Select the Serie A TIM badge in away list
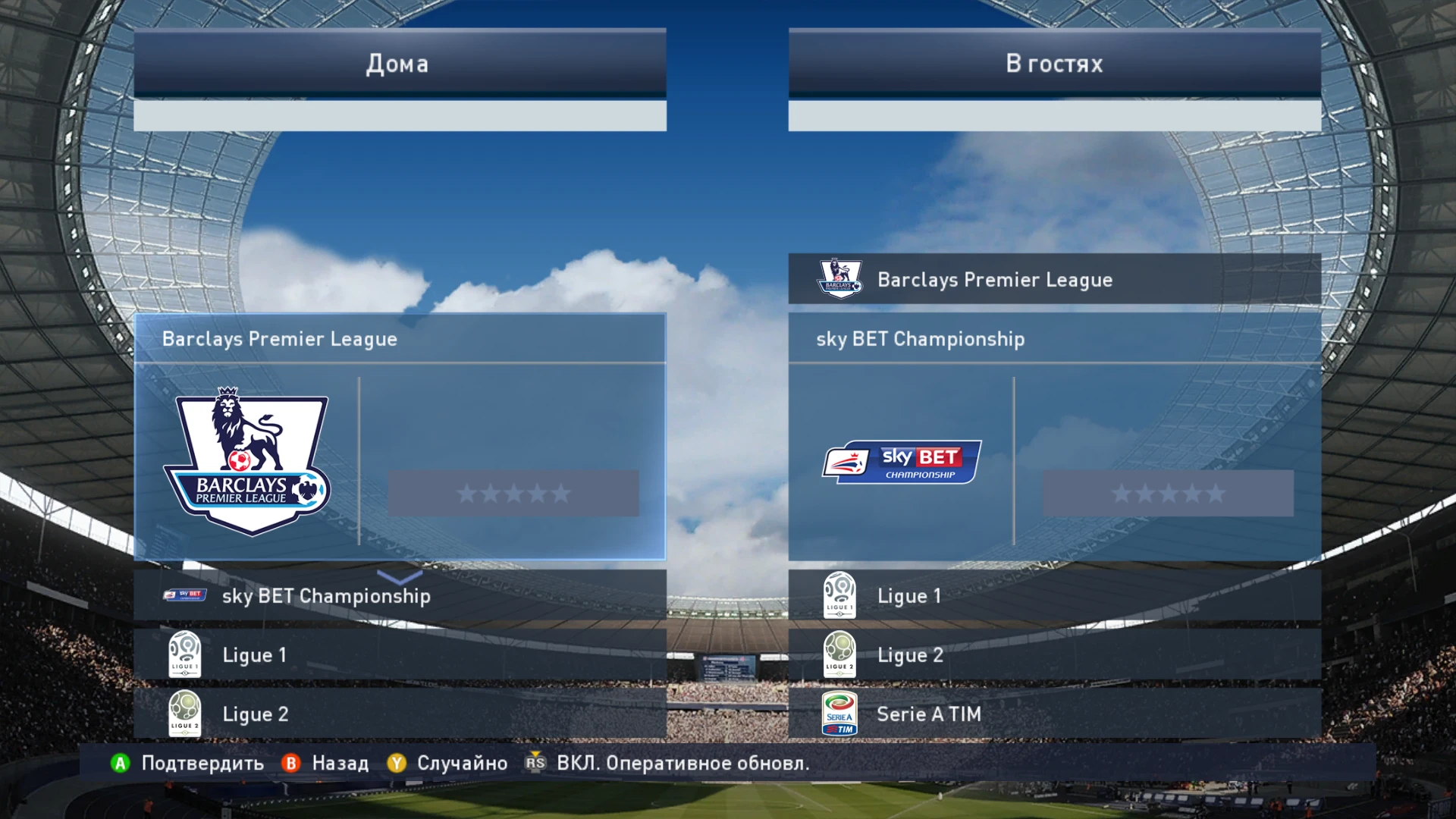The image size is (1456, 819). pyautogui.click(x=839, y=713)
